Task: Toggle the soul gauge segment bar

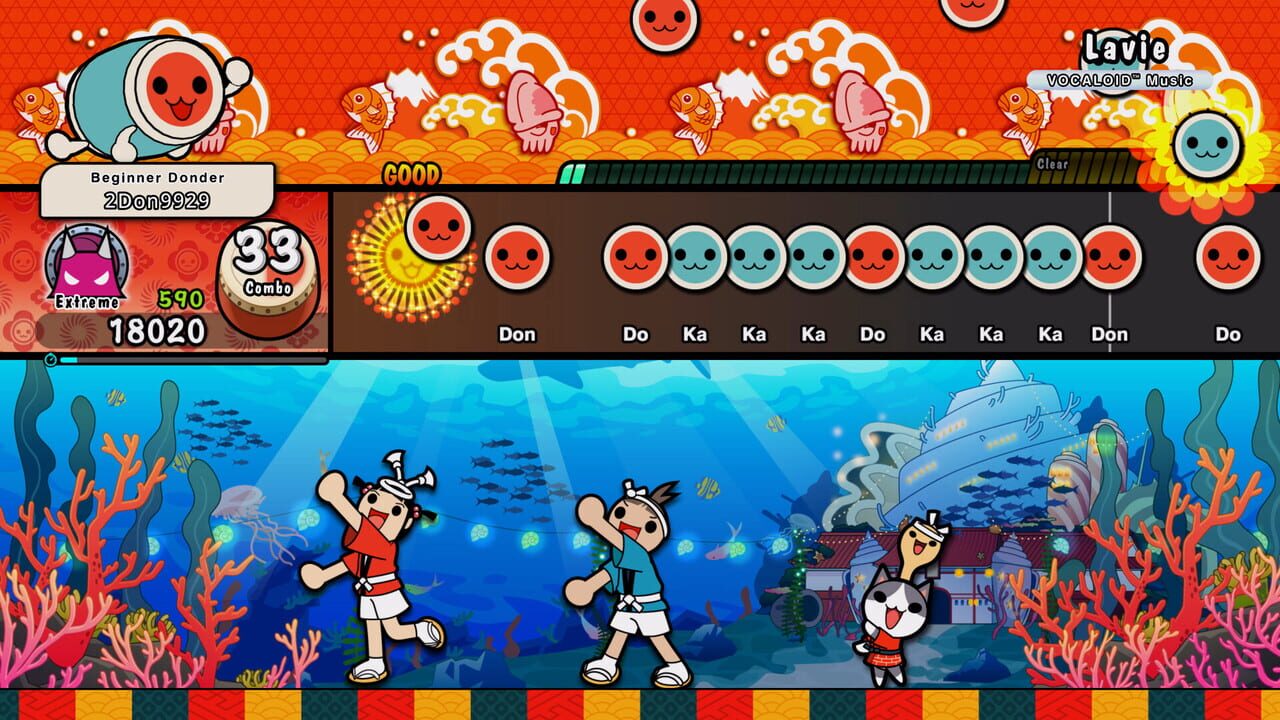Action: tap(800, 172)
